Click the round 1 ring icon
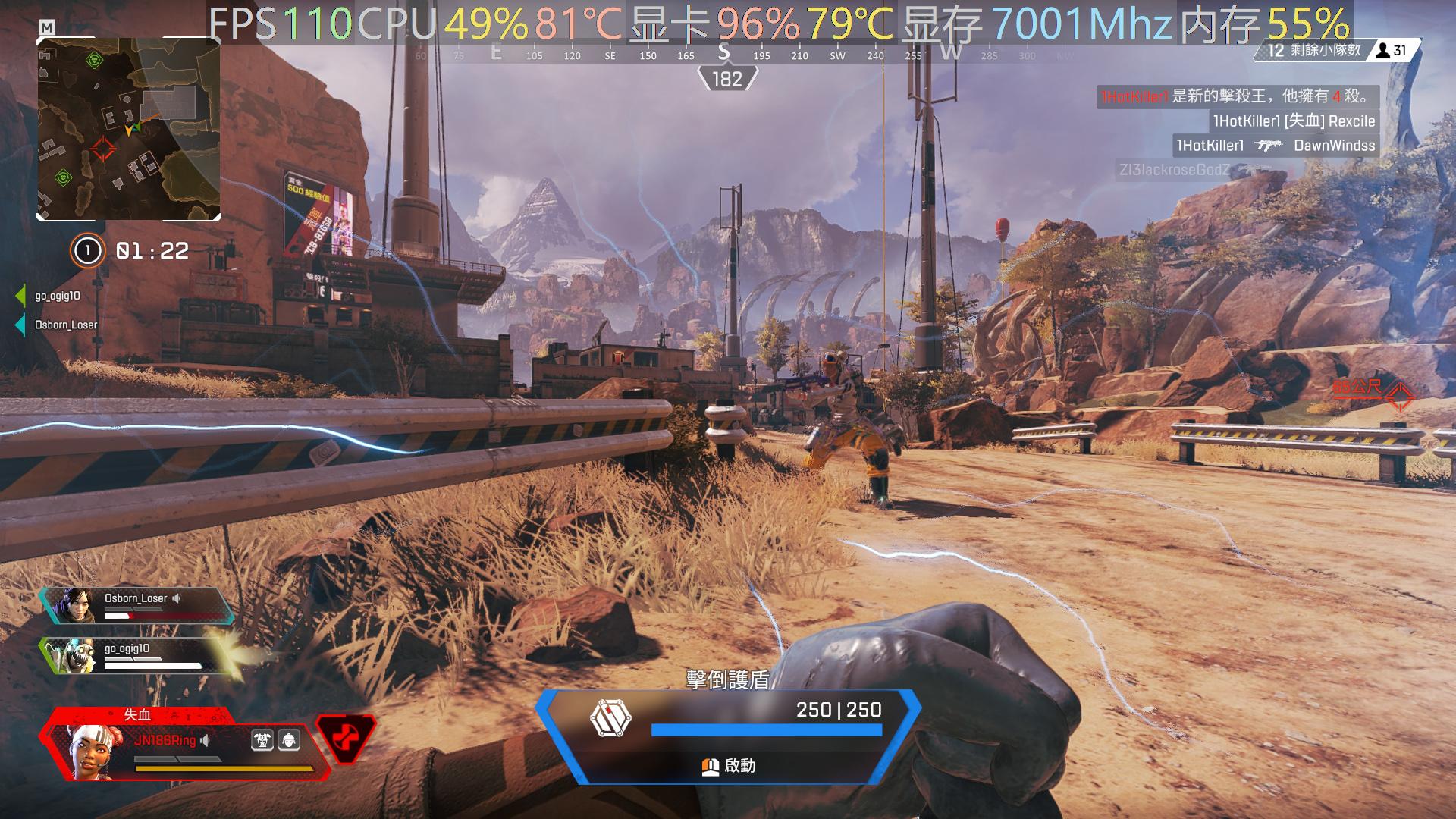This screenshot has width=1456, height=819. (x=87, y=250)
